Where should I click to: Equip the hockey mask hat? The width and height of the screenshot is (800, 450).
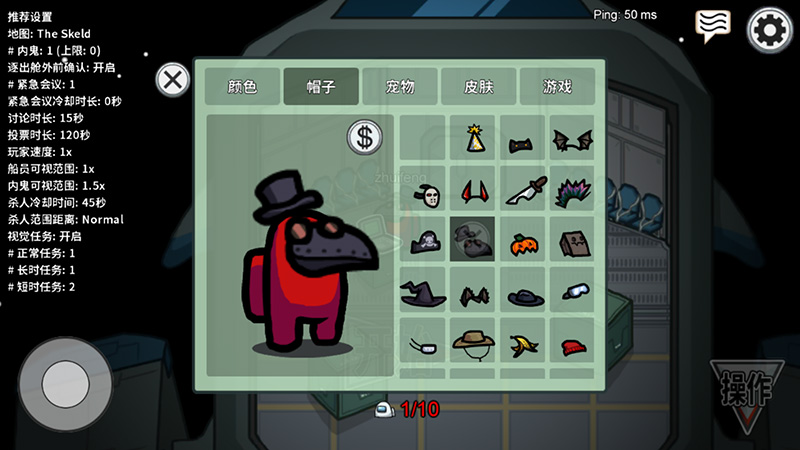click(424, 190)
